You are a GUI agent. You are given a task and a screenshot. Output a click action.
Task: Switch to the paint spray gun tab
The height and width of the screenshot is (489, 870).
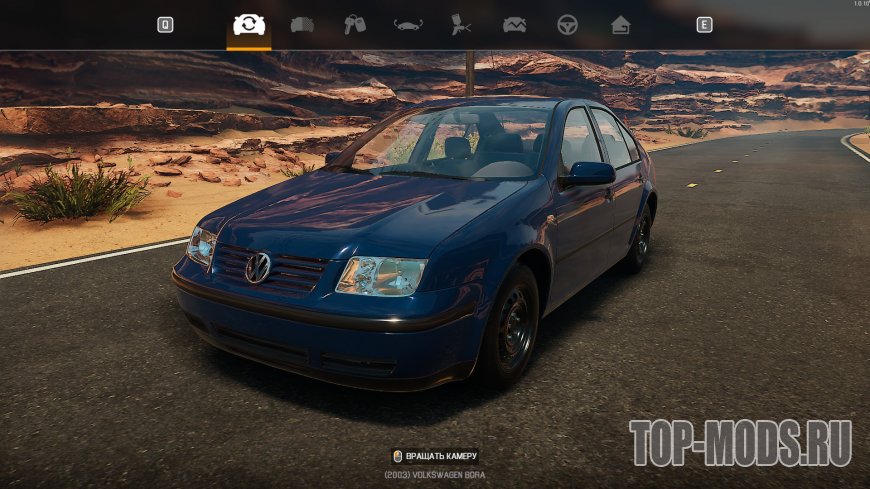pyautogui.click(x=461, y=25)
